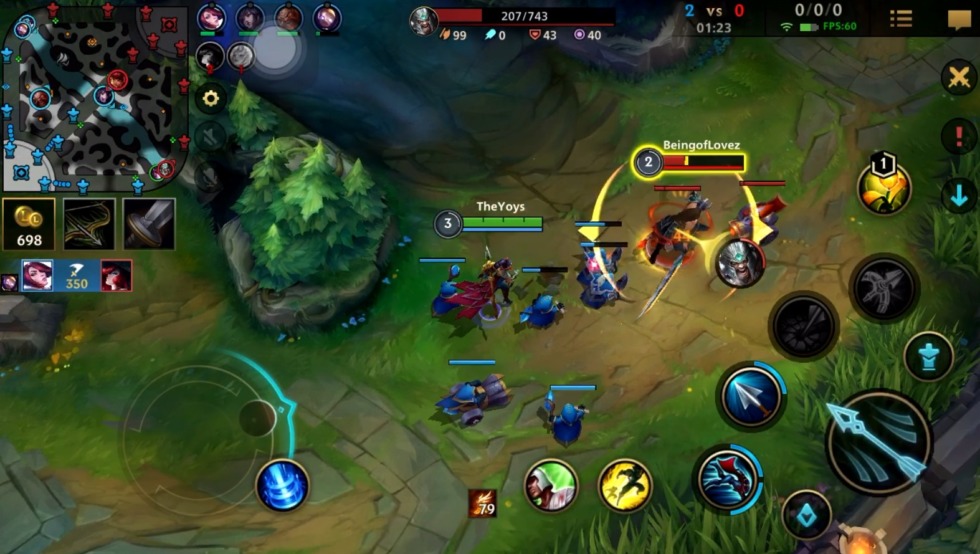
Task: Tap the blue diamond ward button
Action: point(806,515)
